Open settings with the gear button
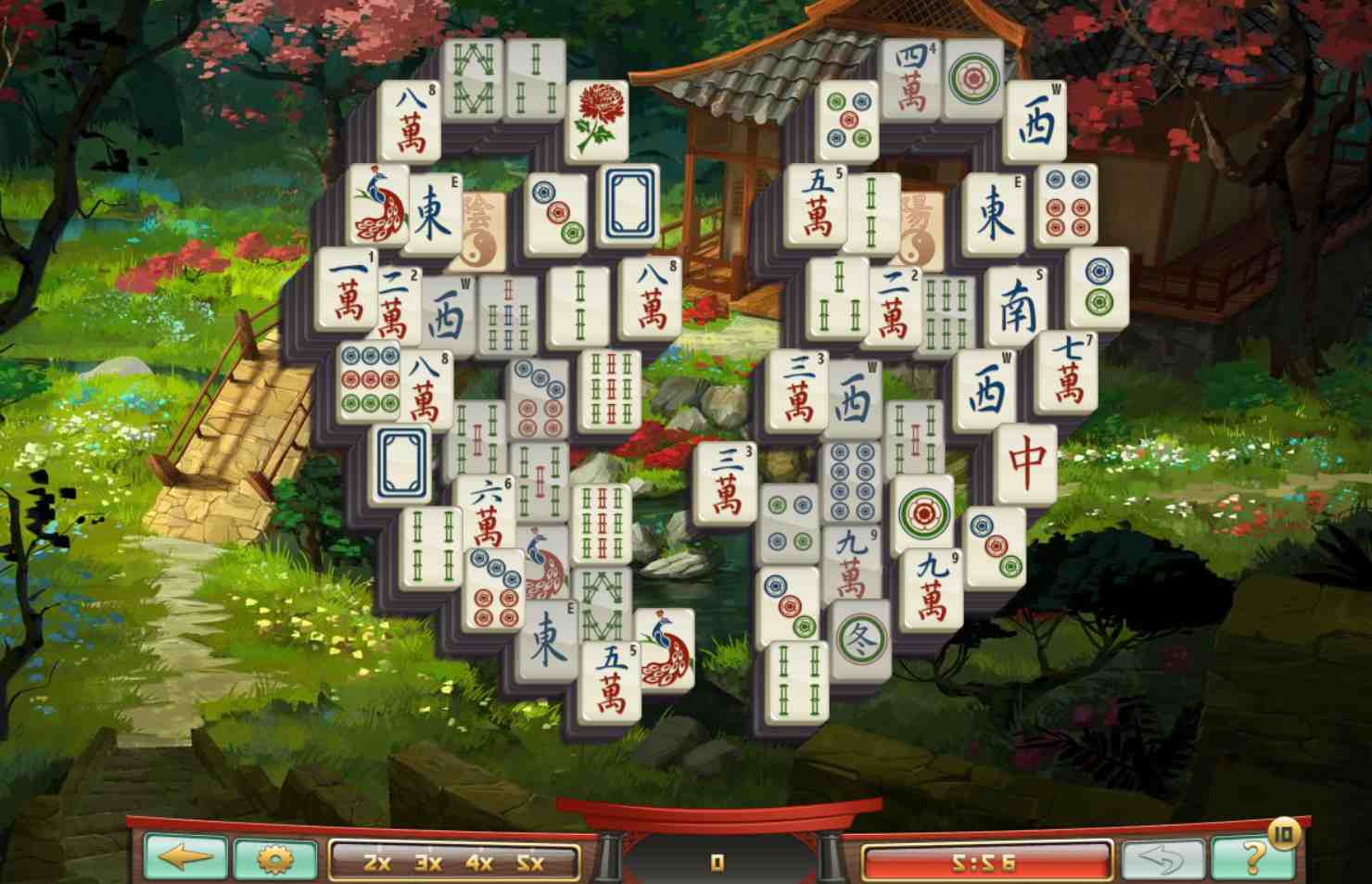The width and height of the screenshot is (1372, 884). tap(274, 858)
